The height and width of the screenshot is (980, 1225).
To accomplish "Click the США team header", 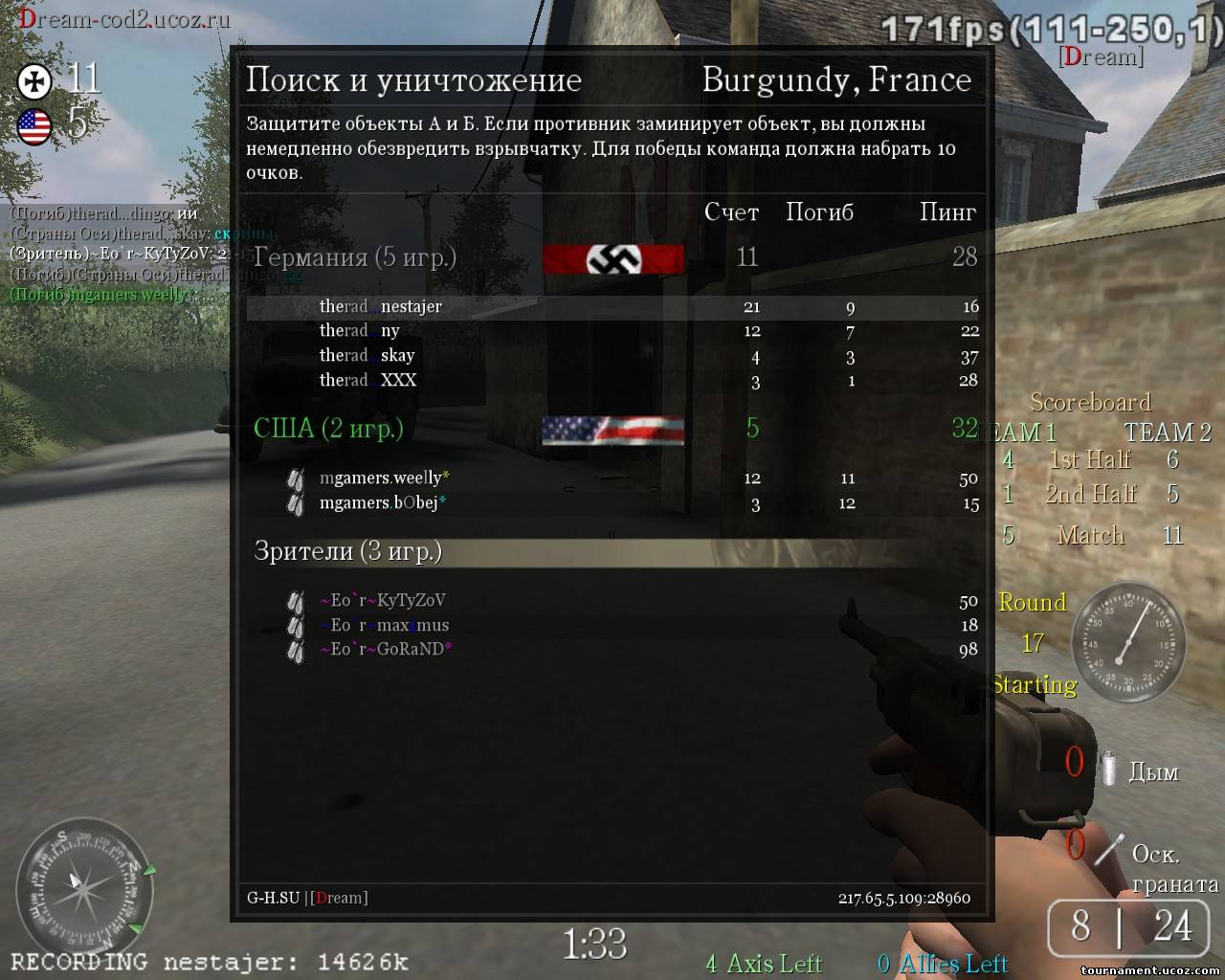I will point(328,428).
